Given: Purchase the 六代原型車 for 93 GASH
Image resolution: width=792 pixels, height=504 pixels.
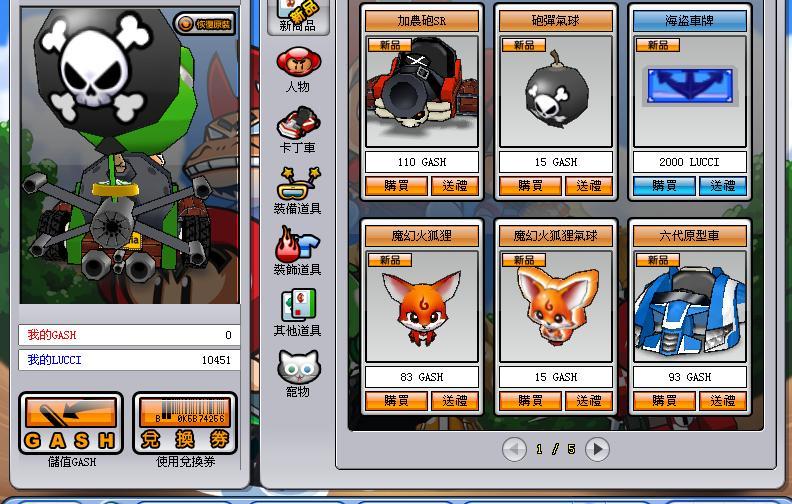Looking at the screenshot, I should click(x=664, y=401).
